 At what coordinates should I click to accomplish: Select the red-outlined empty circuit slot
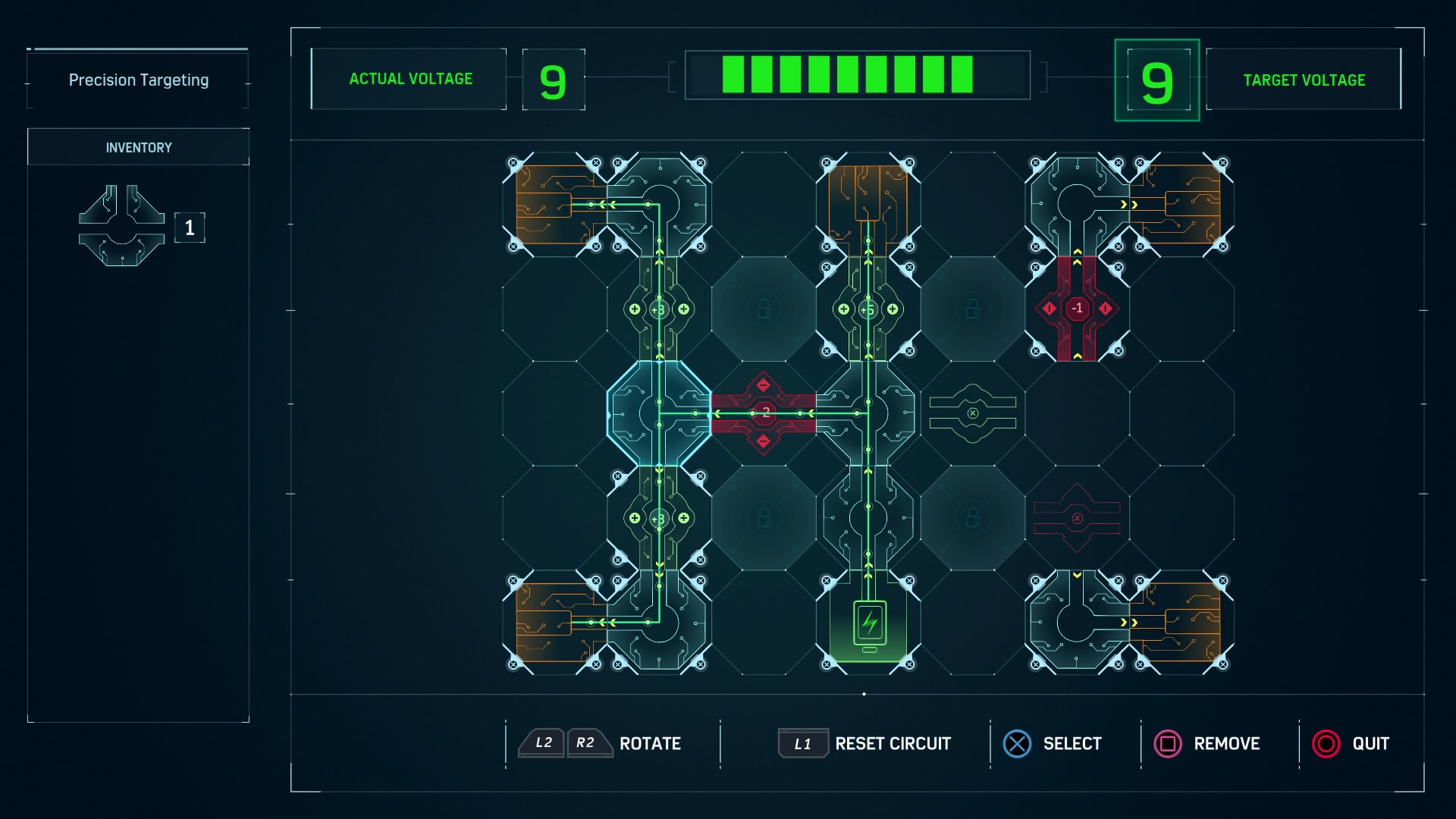1077,518
